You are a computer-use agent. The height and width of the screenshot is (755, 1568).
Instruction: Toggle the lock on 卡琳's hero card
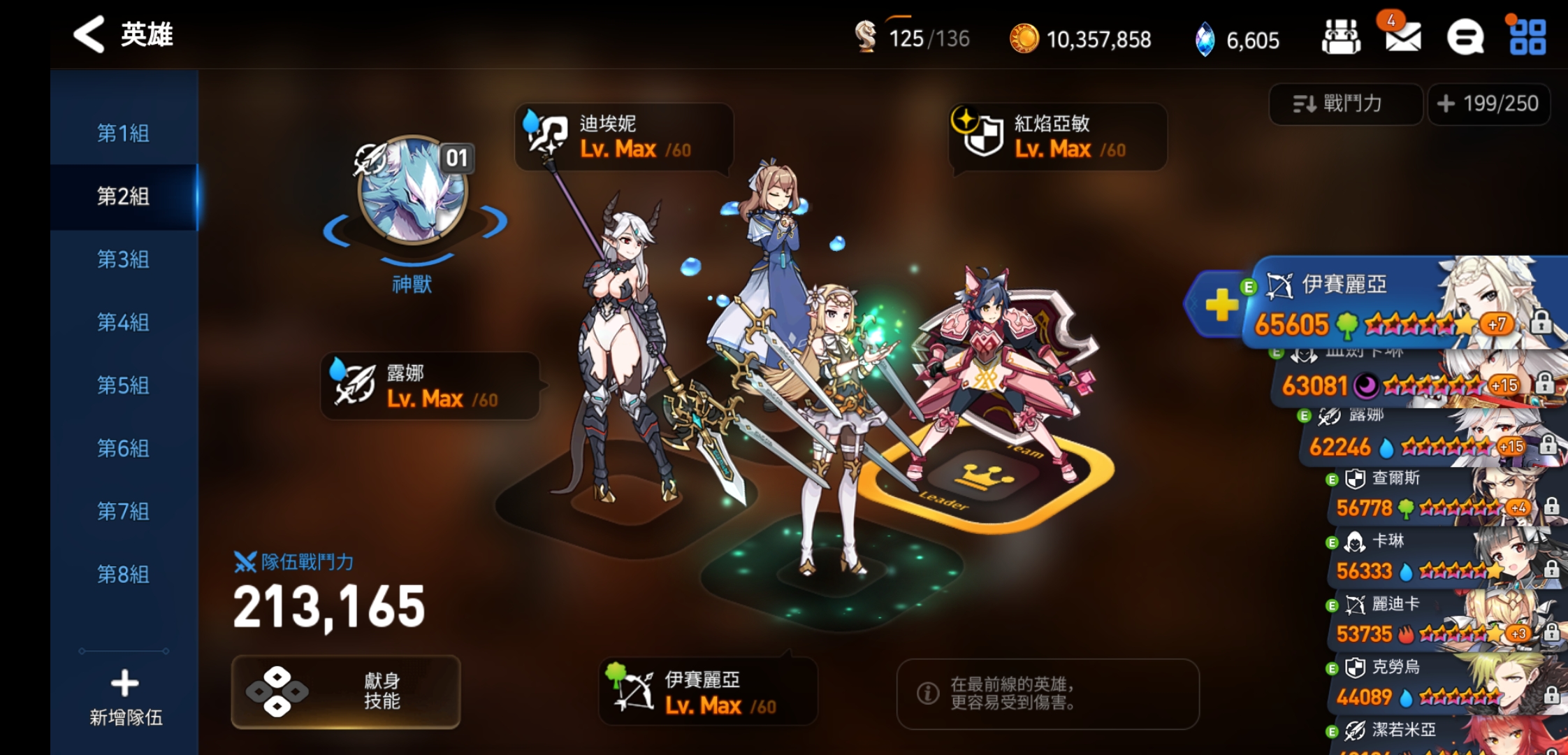[1552, 570]
